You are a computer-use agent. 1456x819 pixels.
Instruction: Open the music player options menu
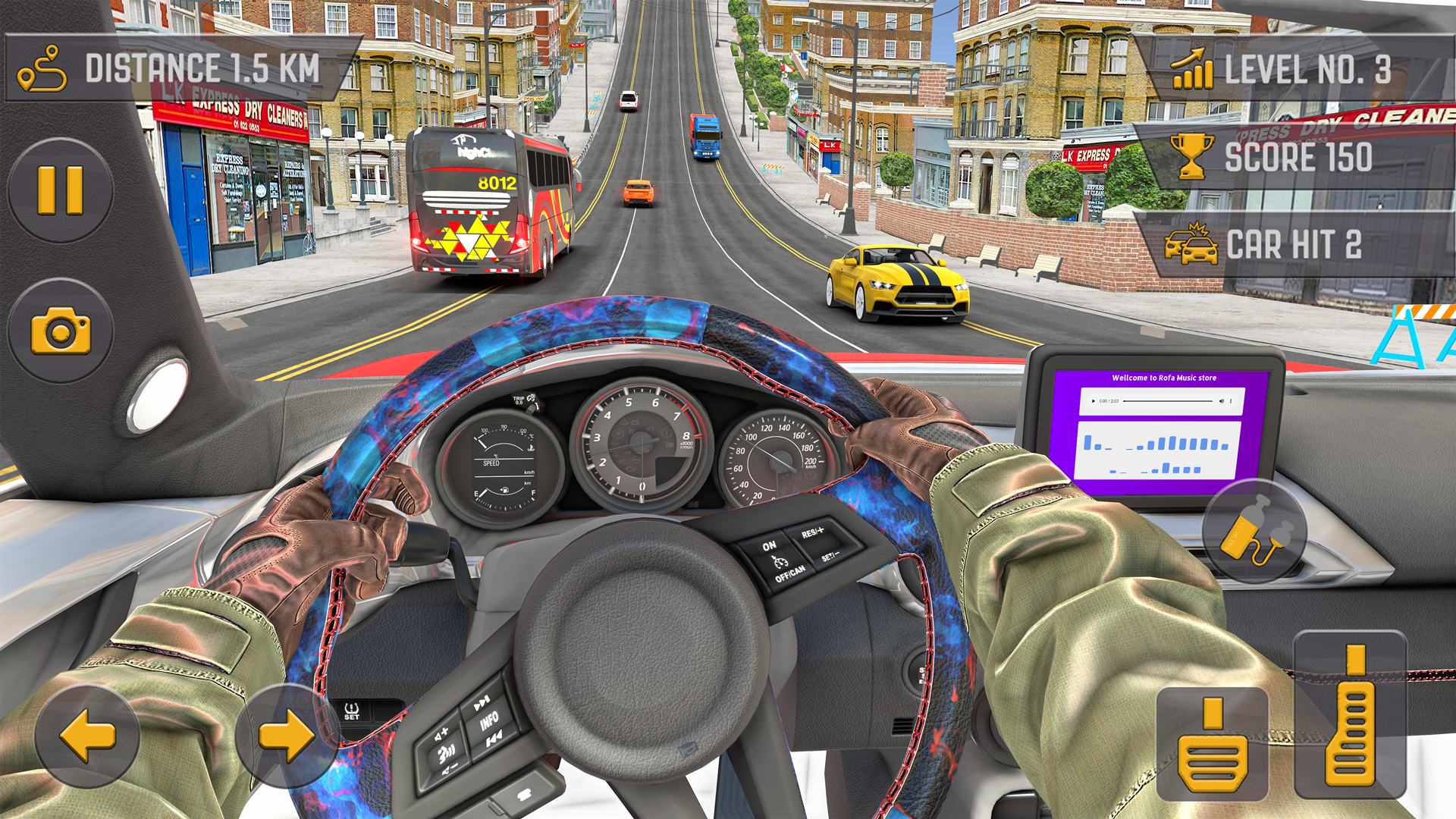1232,401
